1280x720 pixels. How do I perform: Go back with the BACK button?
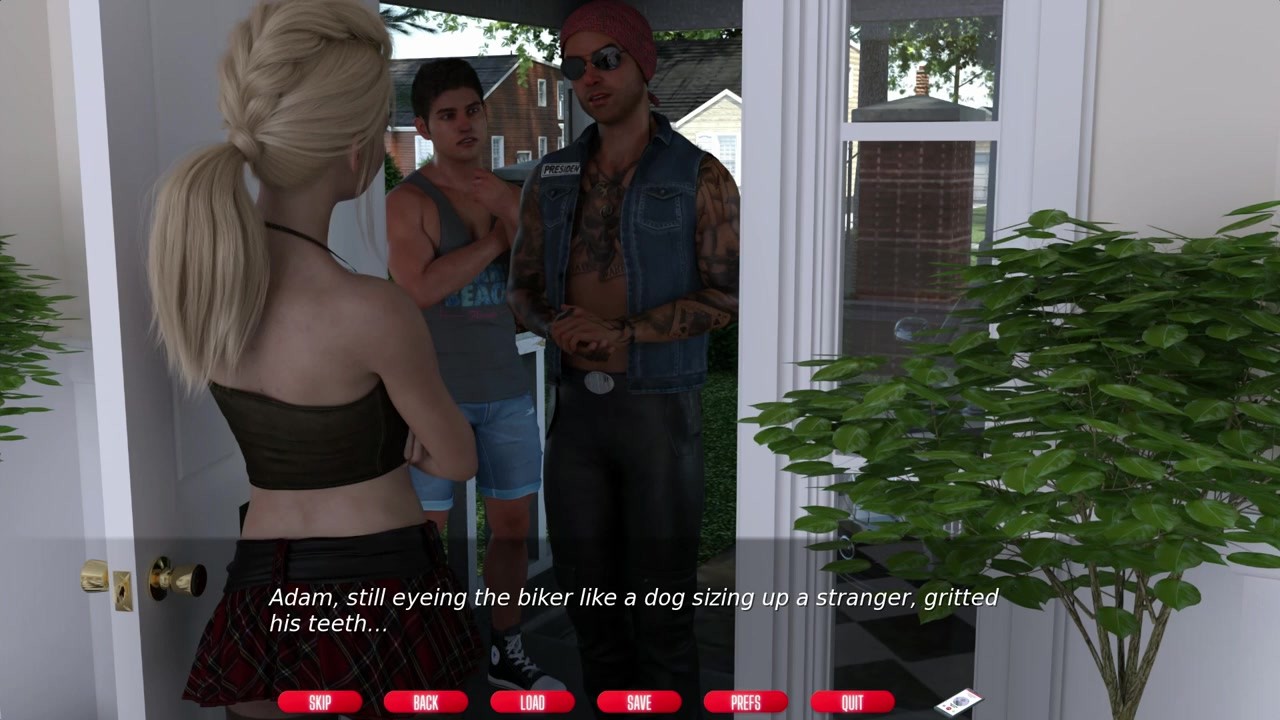pos(426,702)
